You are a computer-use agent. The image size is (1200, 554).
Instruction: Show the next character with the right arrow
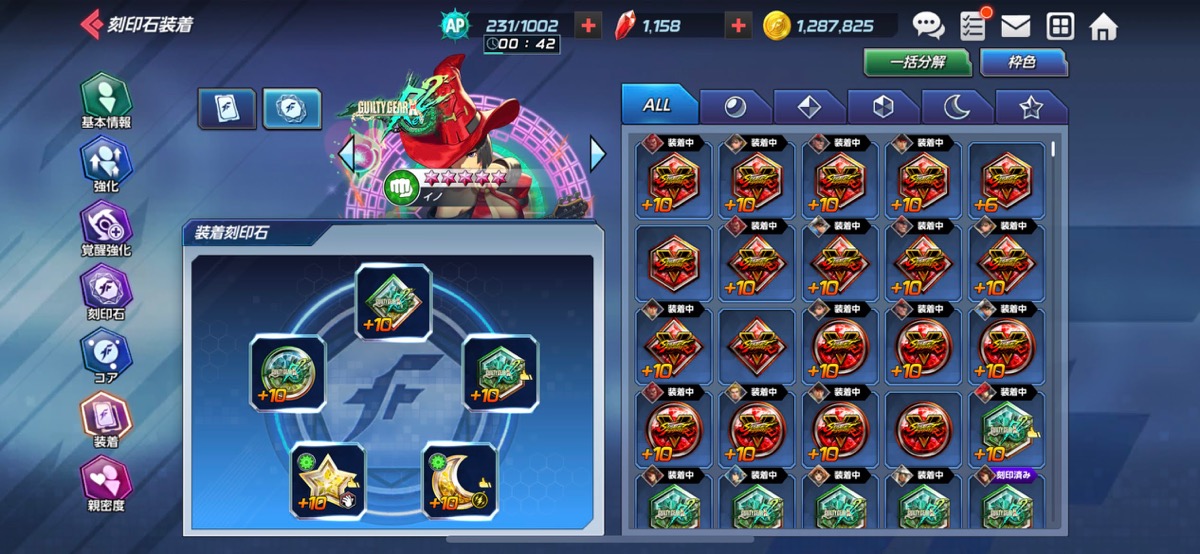point(598,153)
